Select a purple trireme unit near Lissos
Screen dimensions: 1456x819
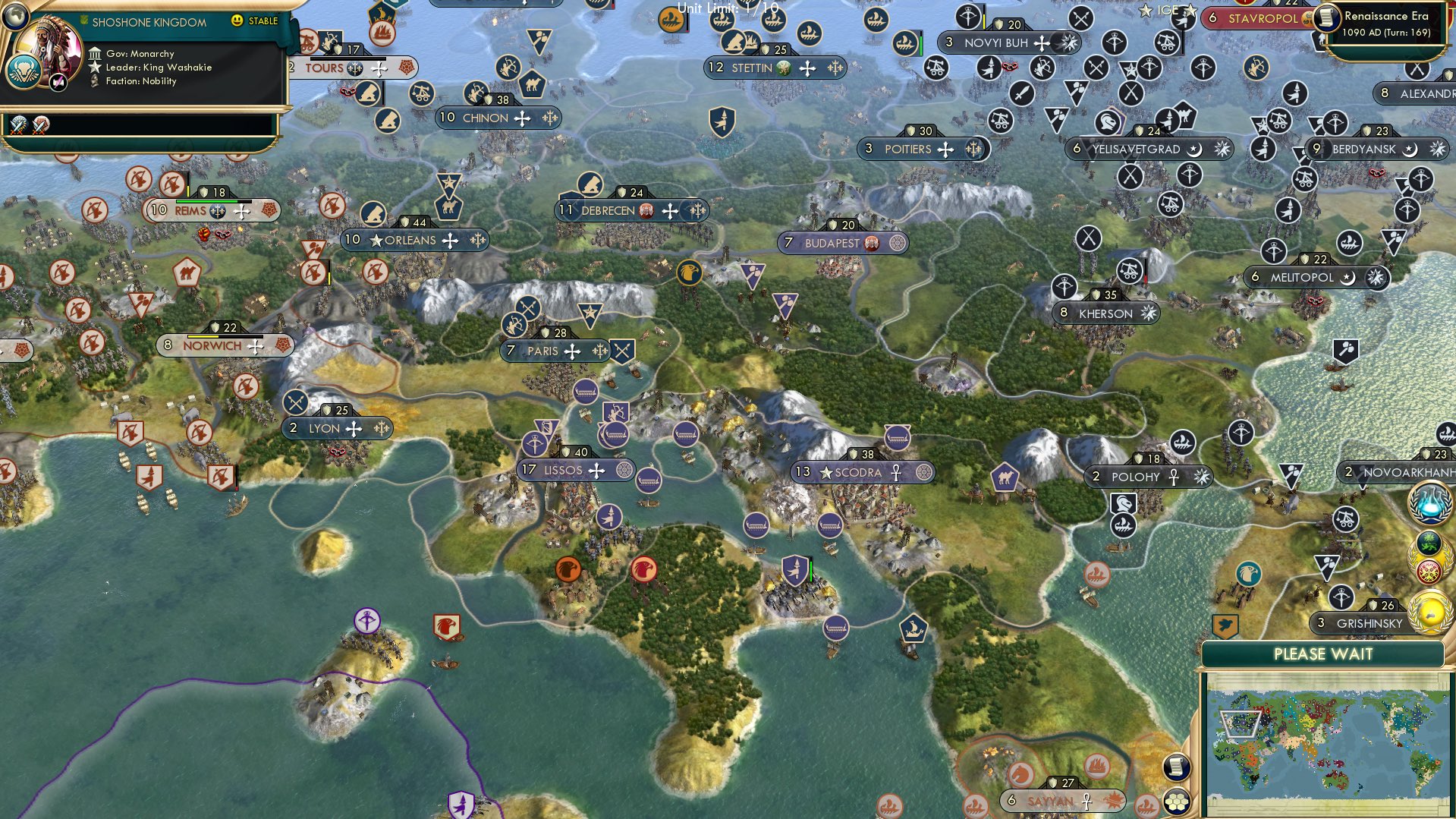click(650, 479)
